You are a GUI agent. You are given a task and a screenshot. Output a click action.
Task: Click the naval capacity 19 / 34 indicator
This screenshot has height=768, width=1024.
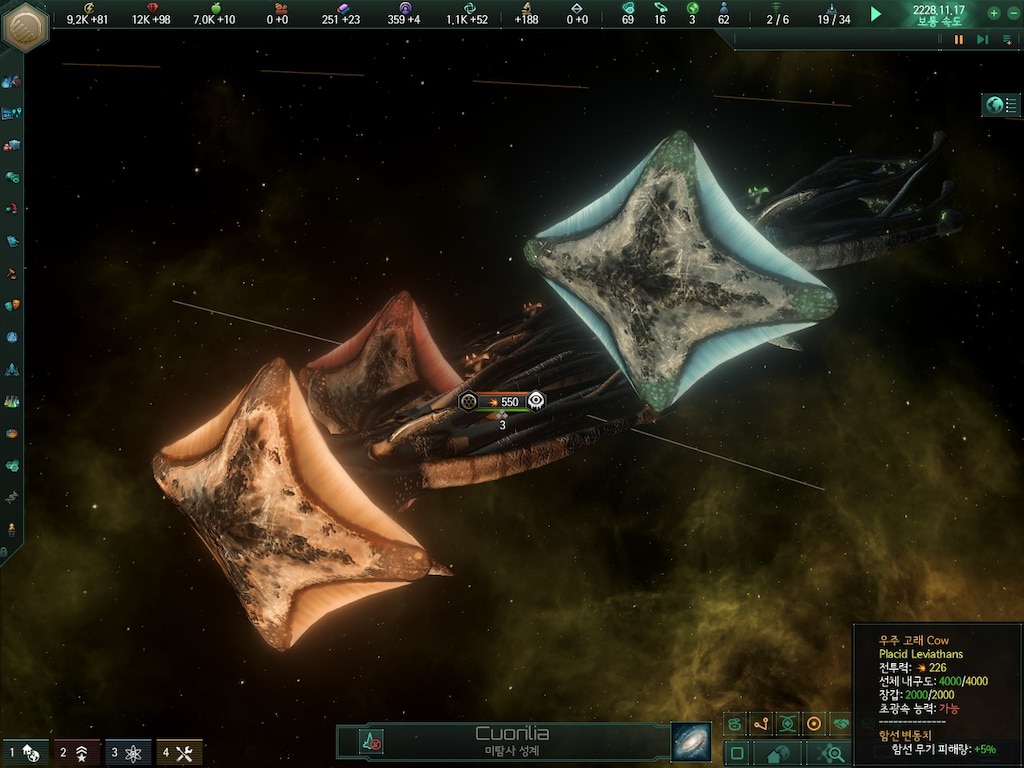(833, 19)
